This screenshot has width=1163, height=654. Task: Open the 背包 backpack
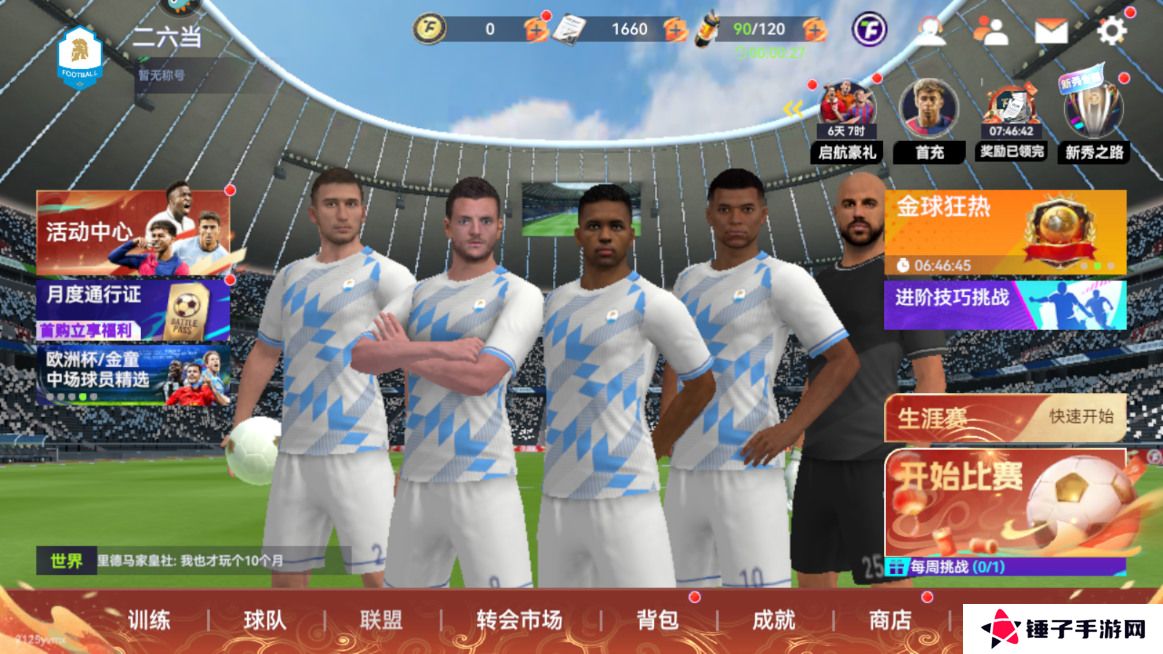pos(657,620)
